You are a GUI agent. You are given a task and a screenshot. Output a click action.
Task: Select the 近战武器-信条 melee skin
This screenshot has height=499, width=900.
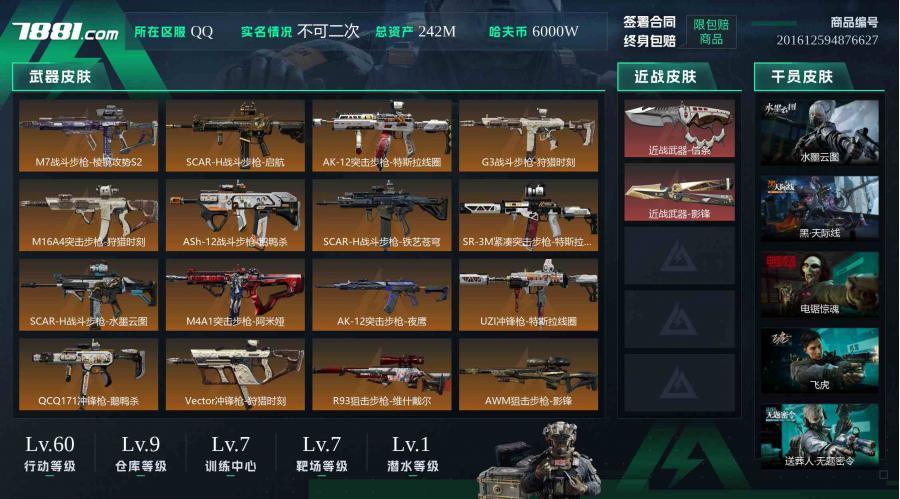click(679, 128)
